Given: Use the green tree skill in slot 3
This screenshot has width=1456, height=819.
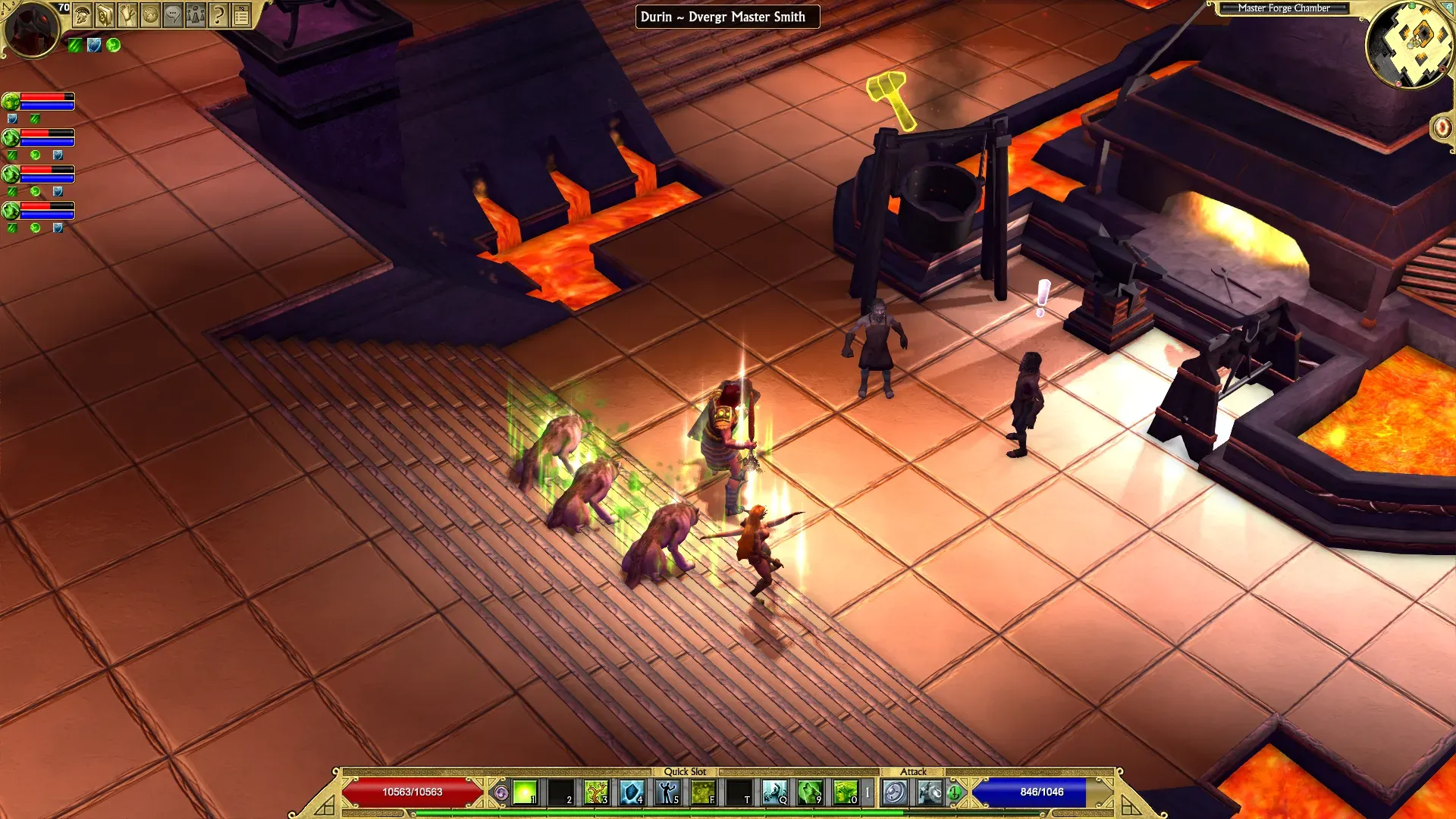Looking at the screenshot, I should (x=596, y=792).
